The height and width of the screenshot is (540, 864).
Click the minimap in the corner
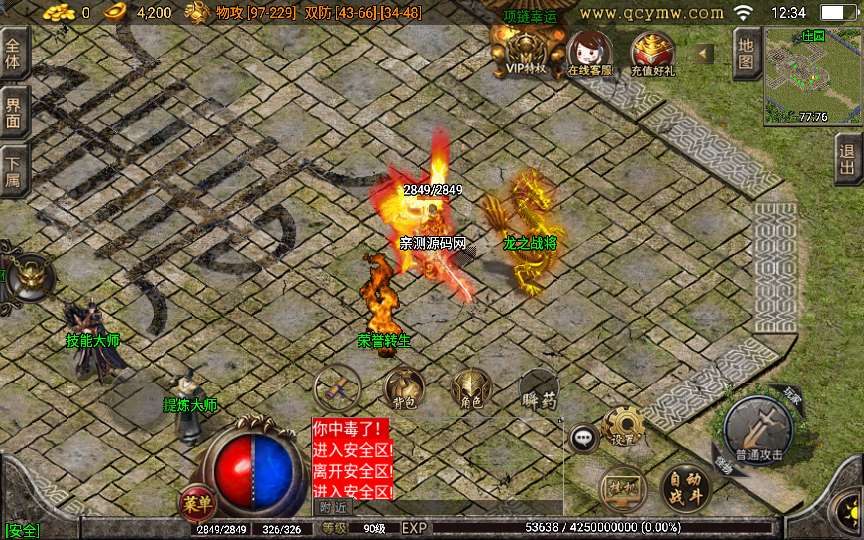812,75
